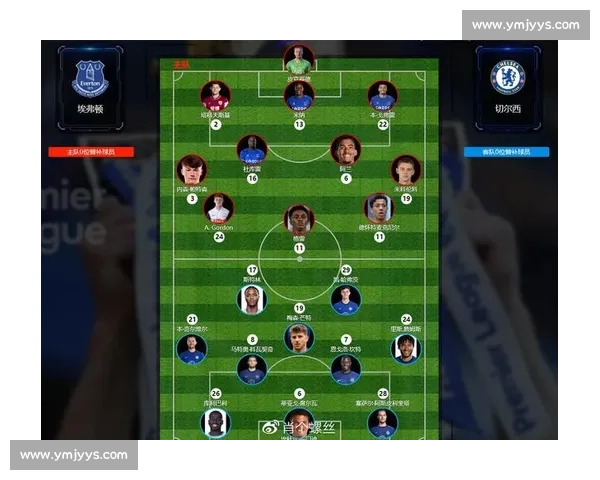Select A. Gordon number 24 portrait
This screenshot has width=600, height=480.
click(x=218, y=208)
